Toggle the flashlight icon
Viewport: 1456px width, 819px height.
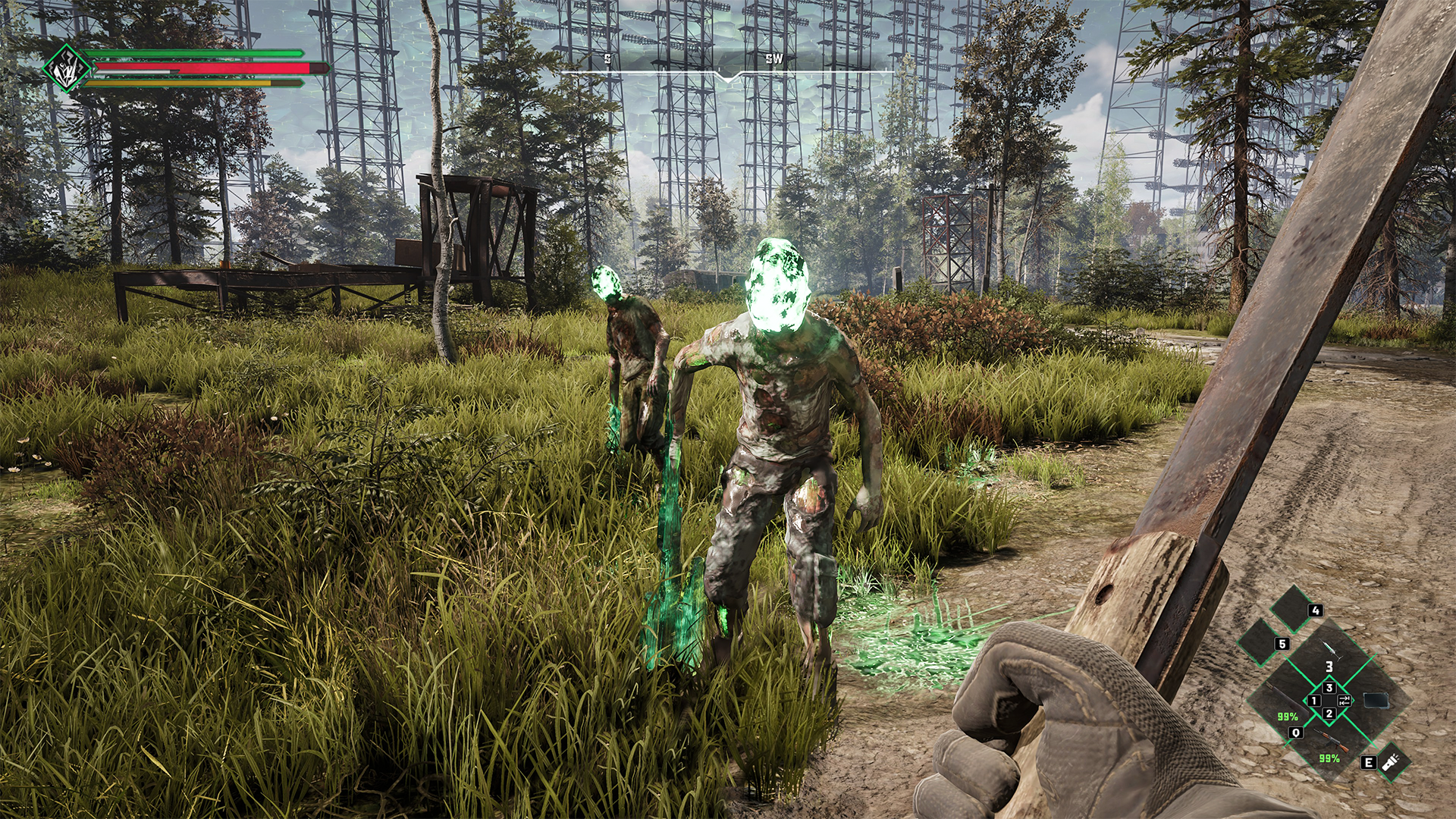1392,761
